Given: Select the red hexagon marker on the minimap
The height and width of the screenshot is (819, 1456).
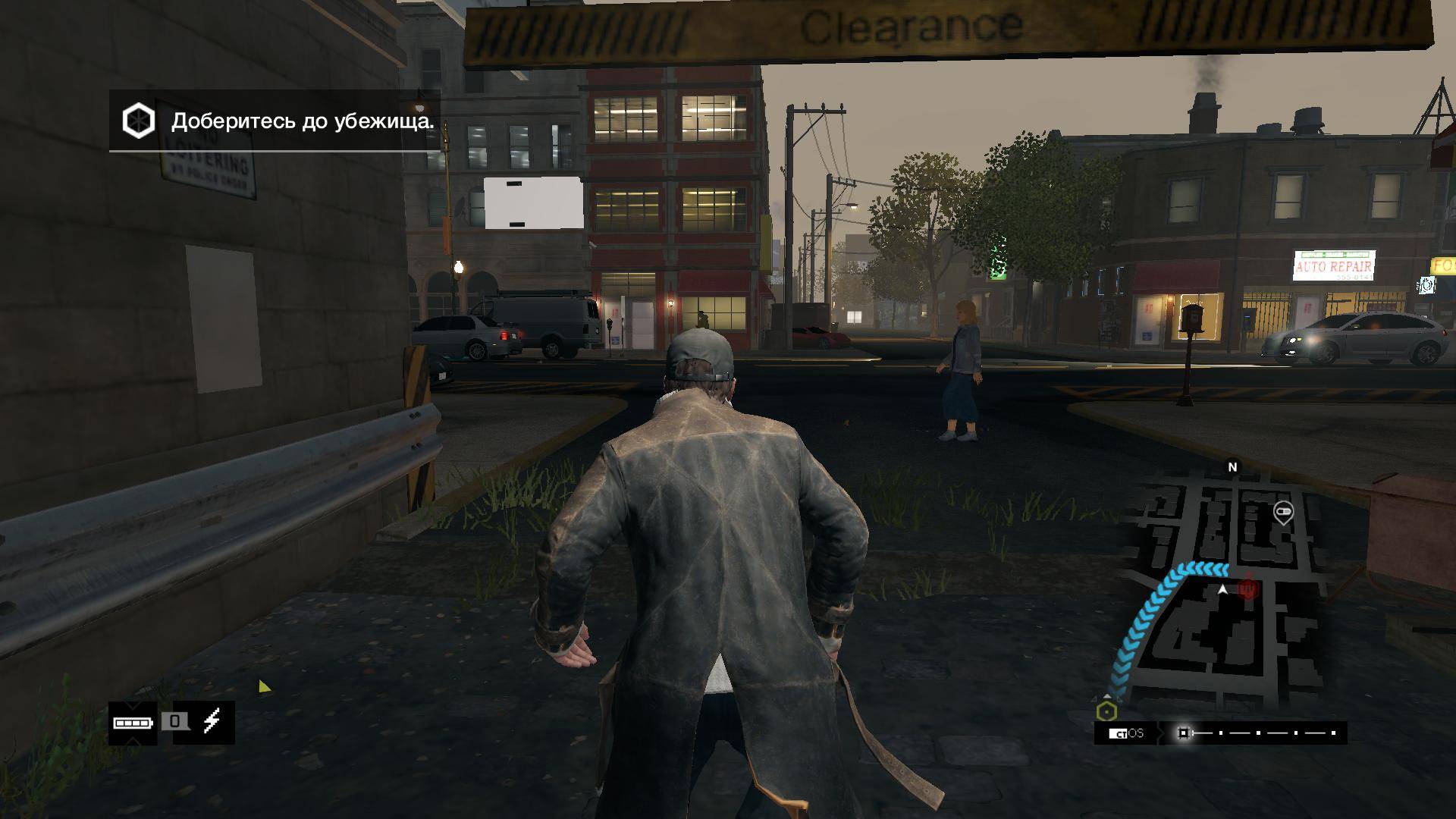Looking at the screenshot, I should 1247,589.
